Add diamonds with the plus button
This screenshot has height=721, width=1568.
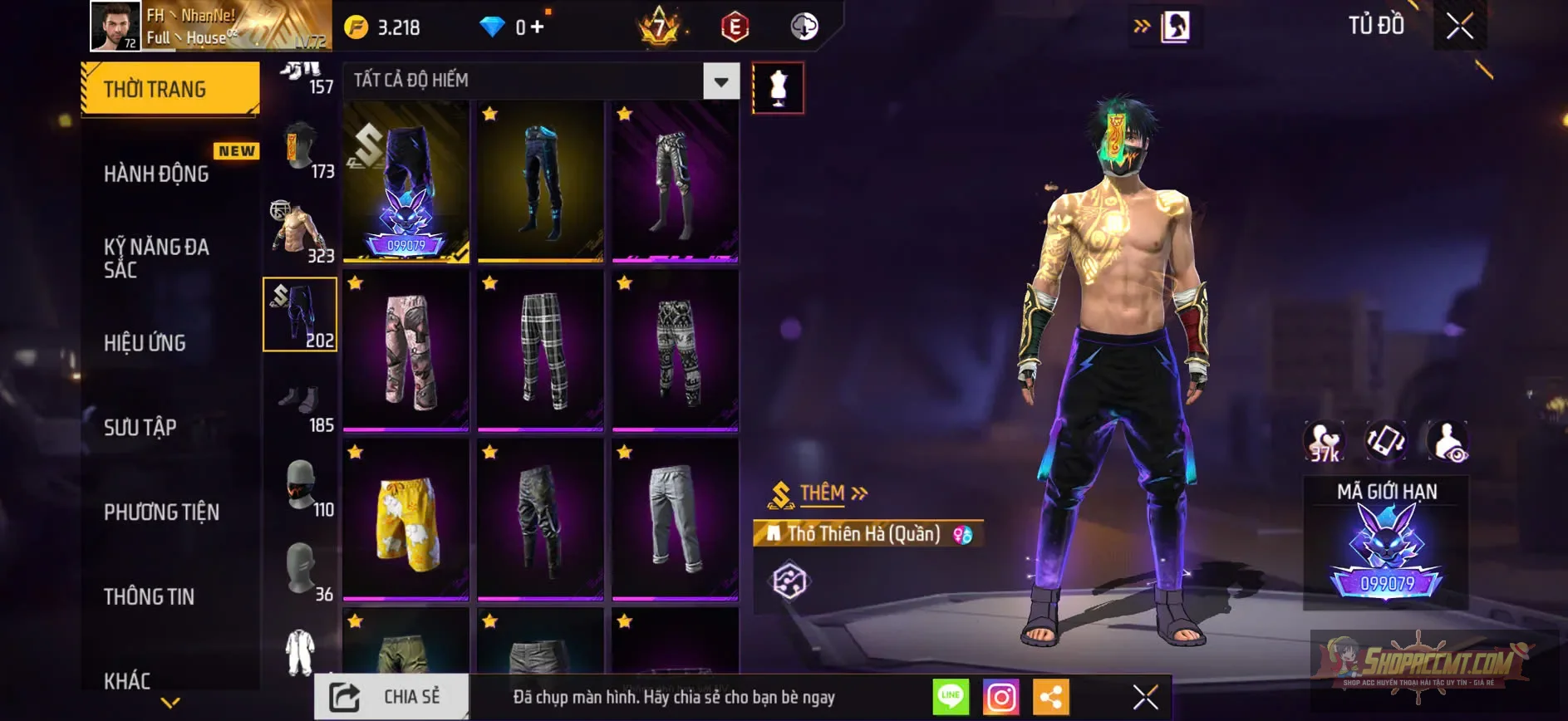[538, 27]
